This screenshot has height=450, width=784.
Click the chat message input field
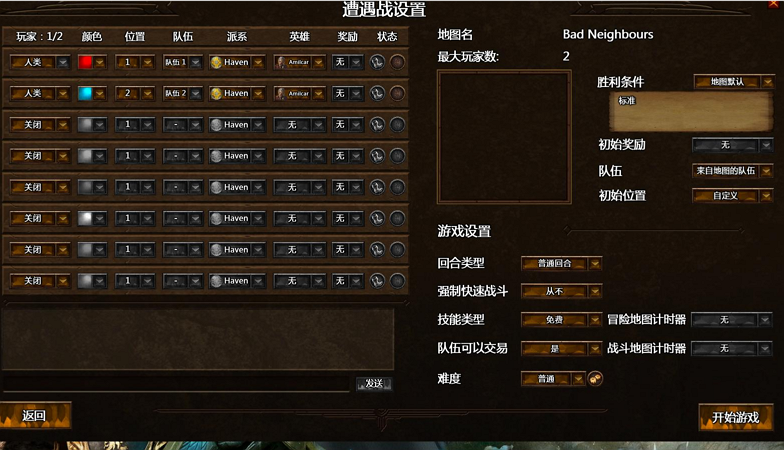[177, 384]
